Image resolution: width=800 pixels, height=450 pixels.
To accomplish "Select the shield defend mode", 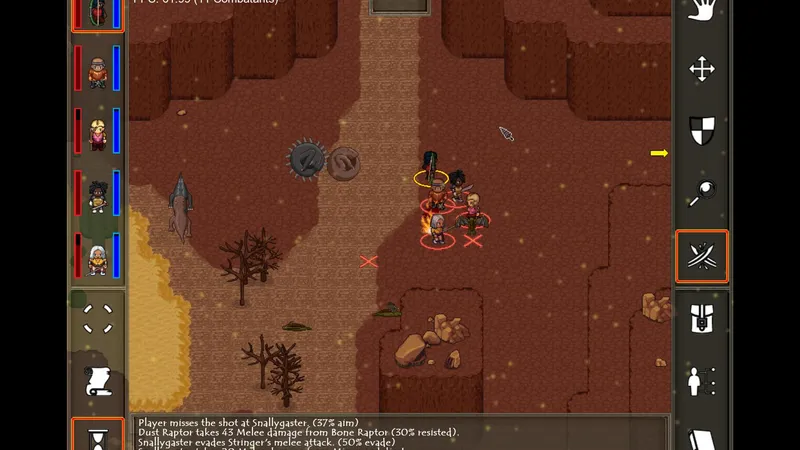I will click(x=702, y=130).
